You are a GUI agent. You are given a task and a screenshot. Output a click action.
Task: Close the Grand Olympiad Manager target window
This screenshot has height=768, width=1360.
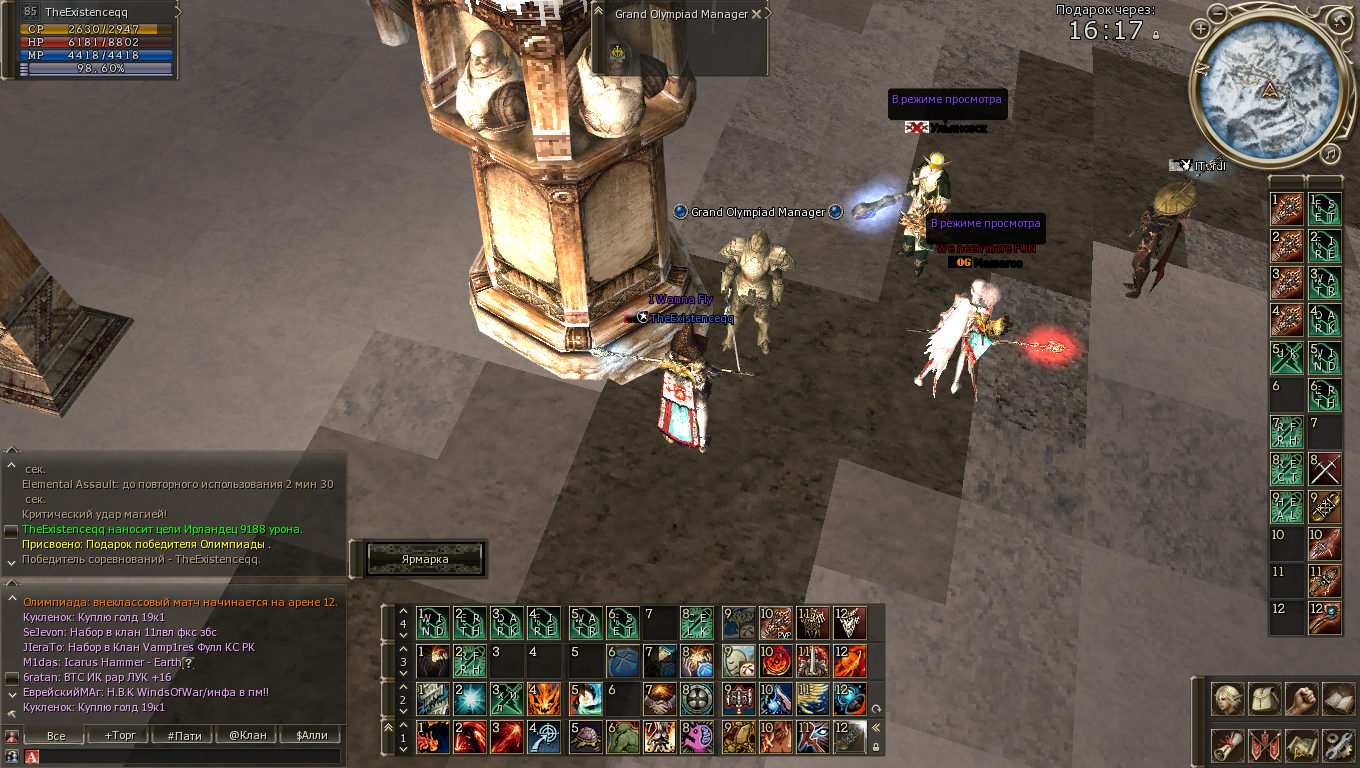tap(756, 15)
